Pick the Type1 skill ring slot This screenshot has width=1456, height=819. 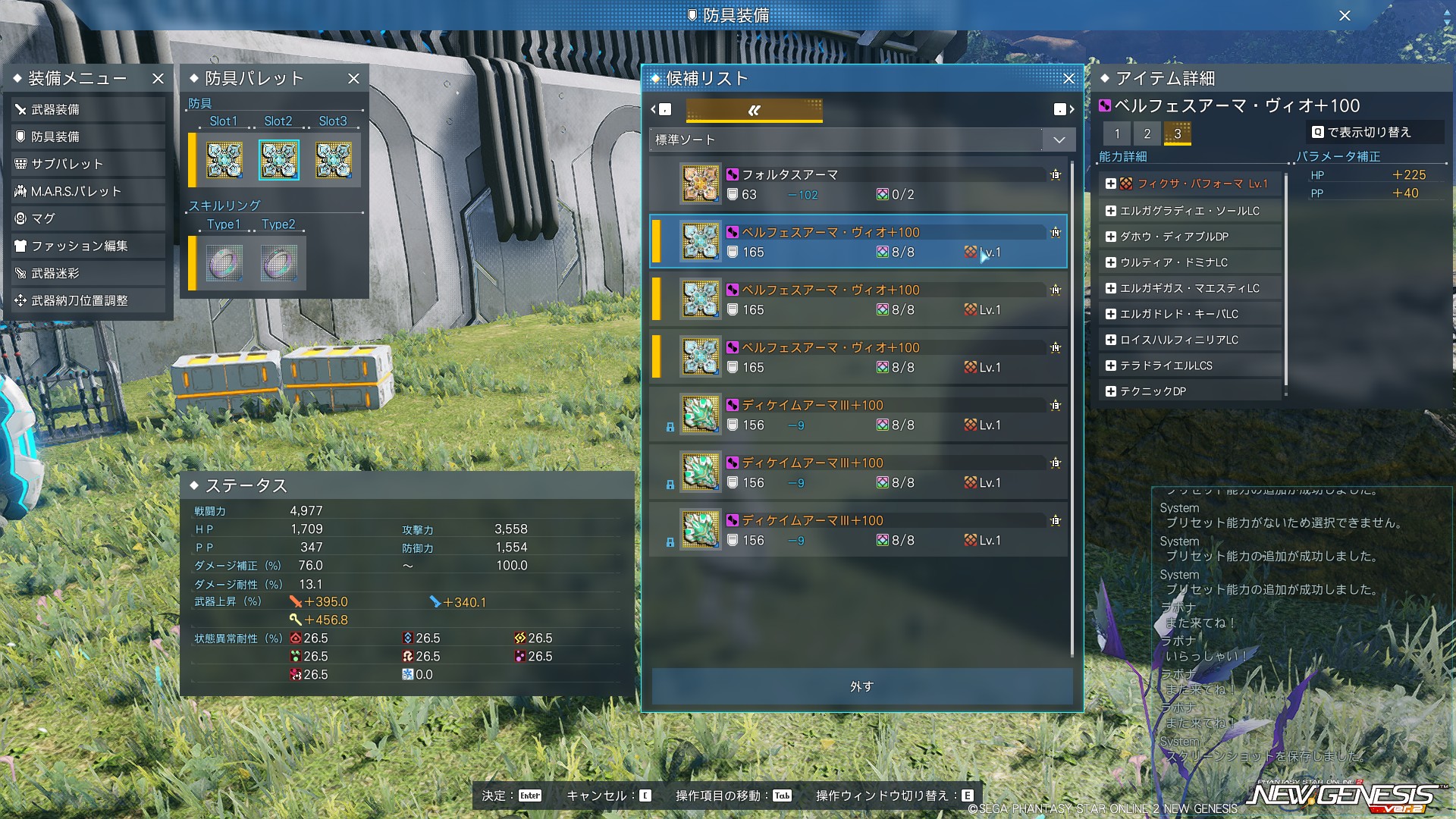point(224,263)
